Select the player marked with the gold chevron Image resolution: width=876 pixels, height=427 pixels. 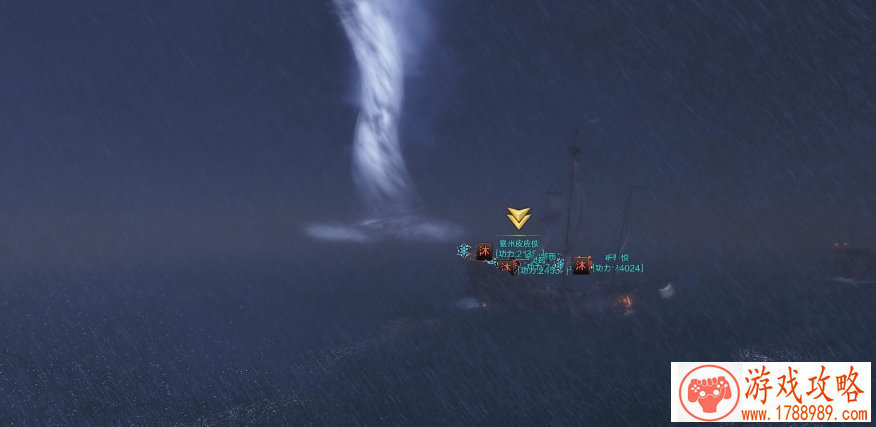pyautogui.click(x=518, y=243)
